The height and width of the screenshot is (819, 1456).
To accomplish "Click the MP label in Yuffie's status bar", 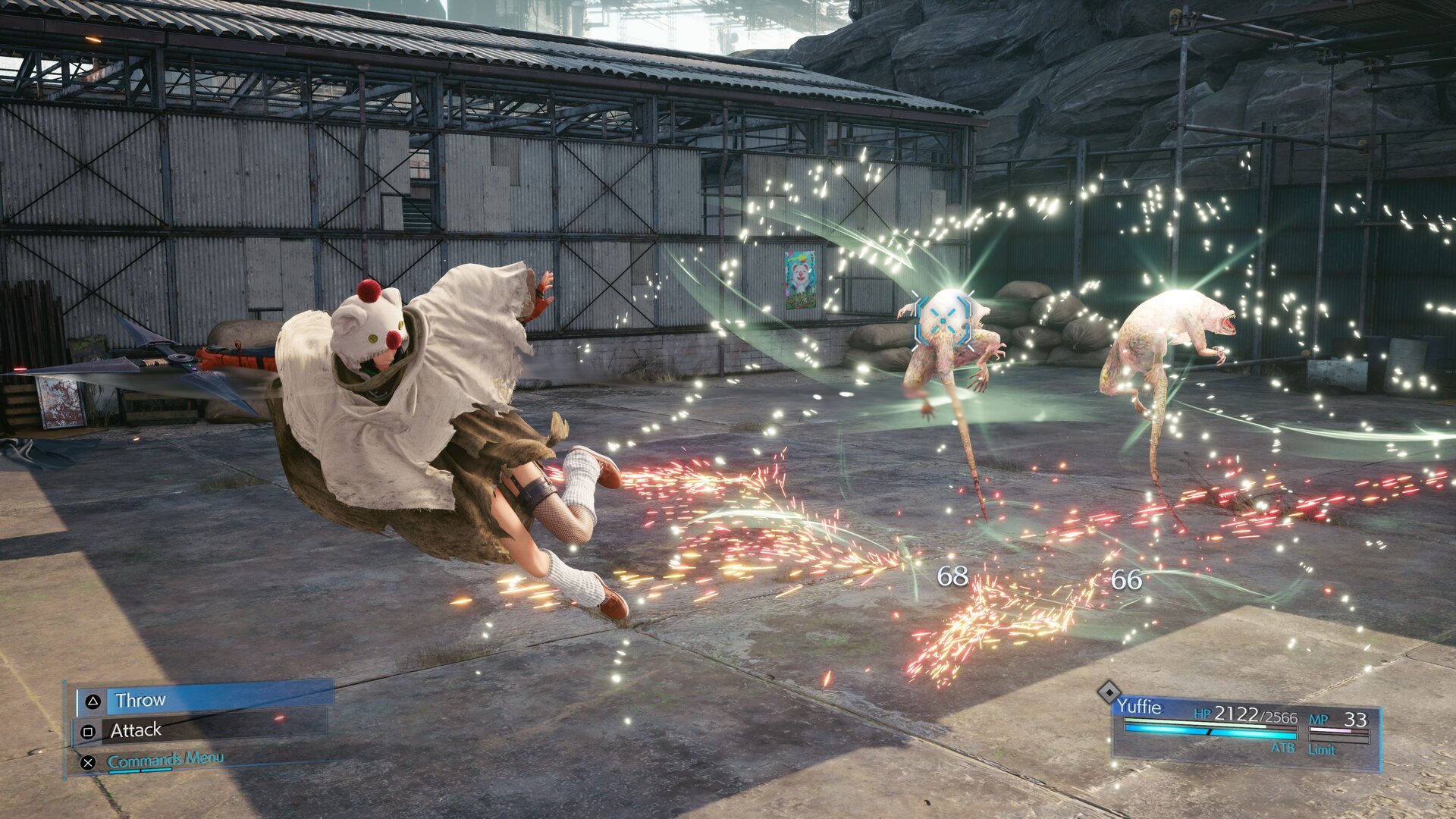I will coord(1319,719).
